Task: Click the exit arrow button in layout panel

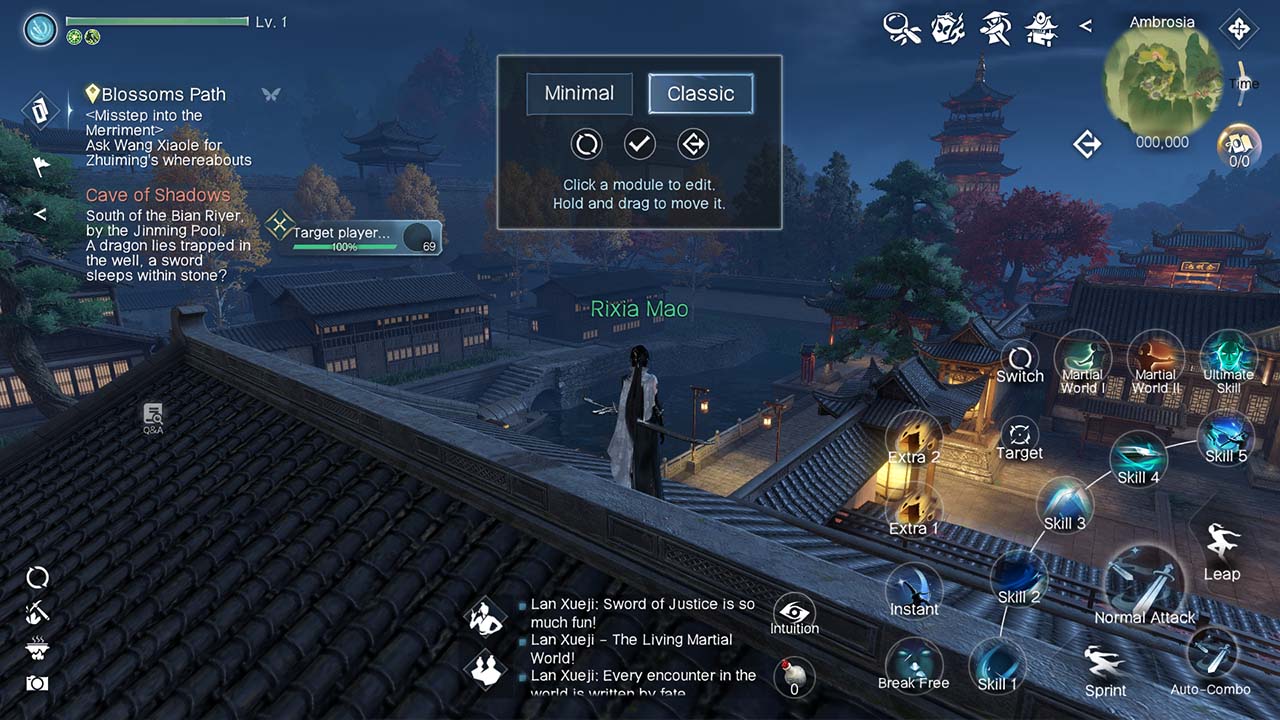Action: pos(692,144)
